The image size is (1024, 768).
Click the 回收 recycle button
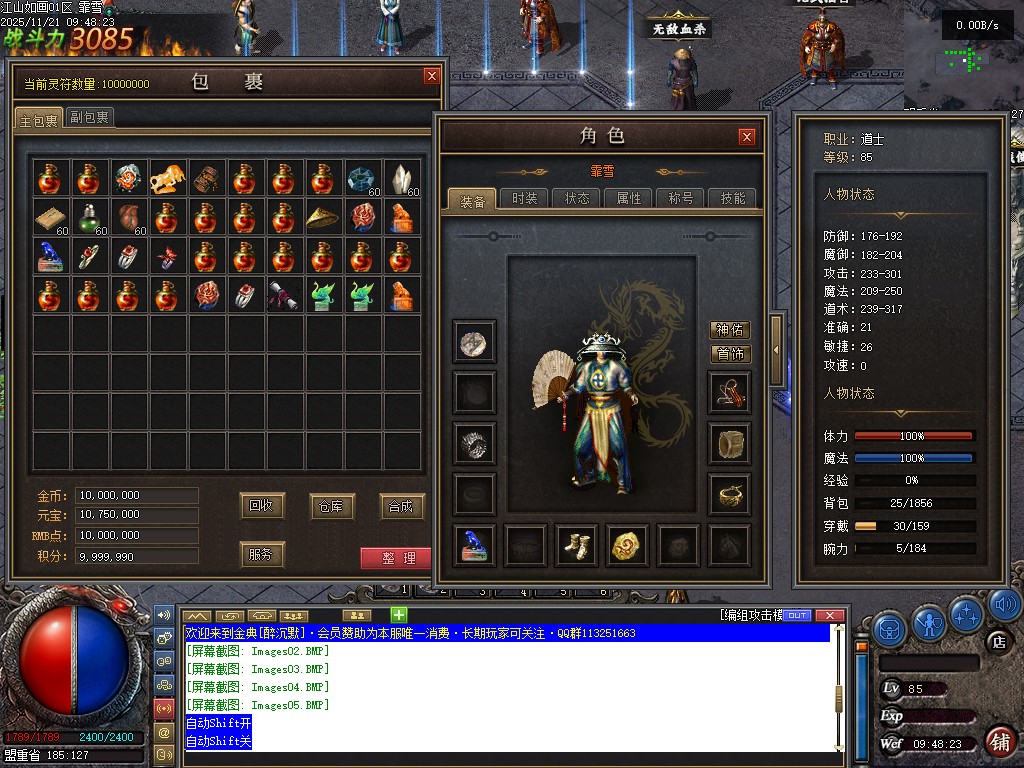pyautogui.click(x=263, y=506)
